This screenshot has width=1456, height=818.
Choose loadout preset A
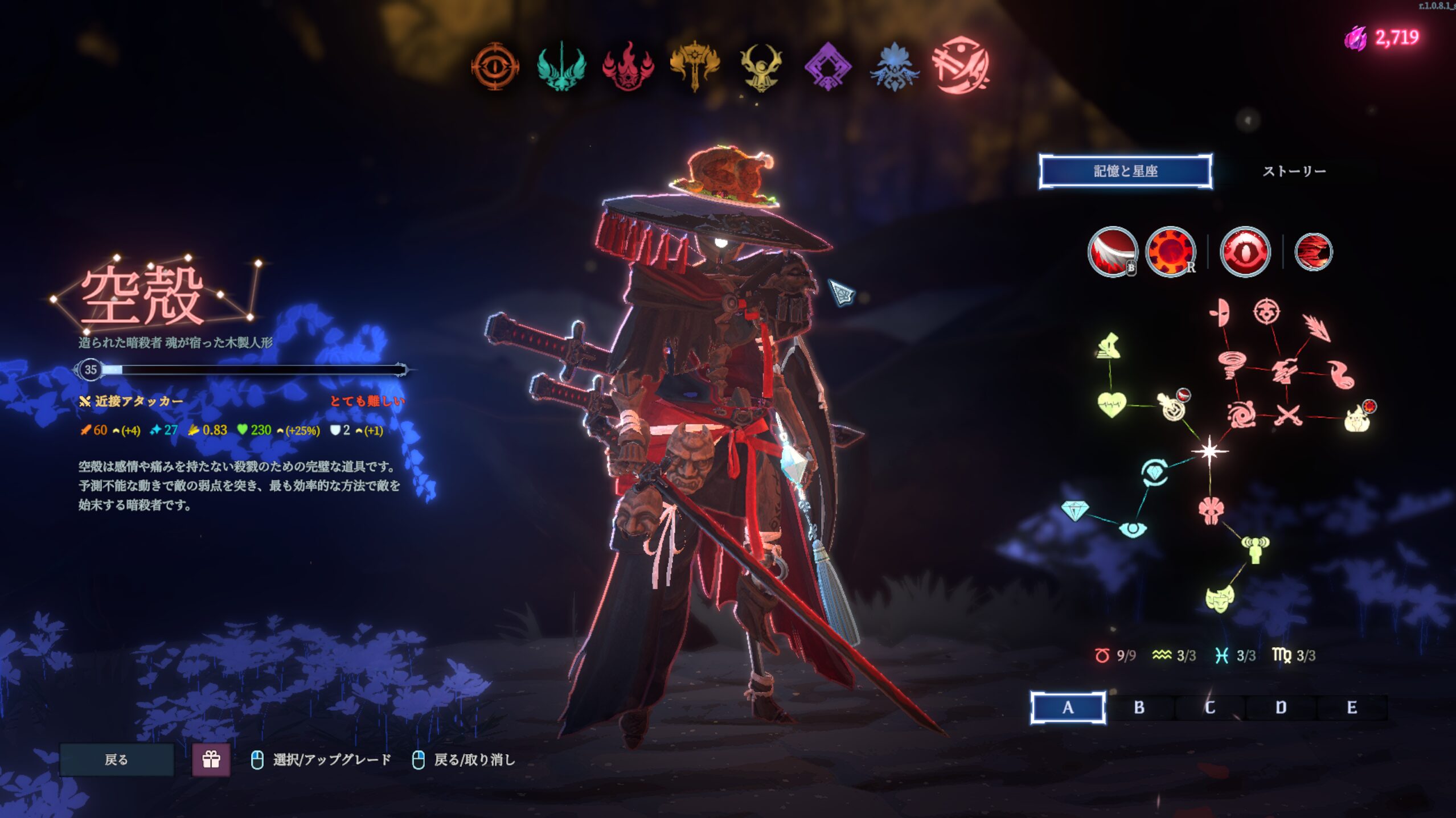click(x=1068, y=708)
